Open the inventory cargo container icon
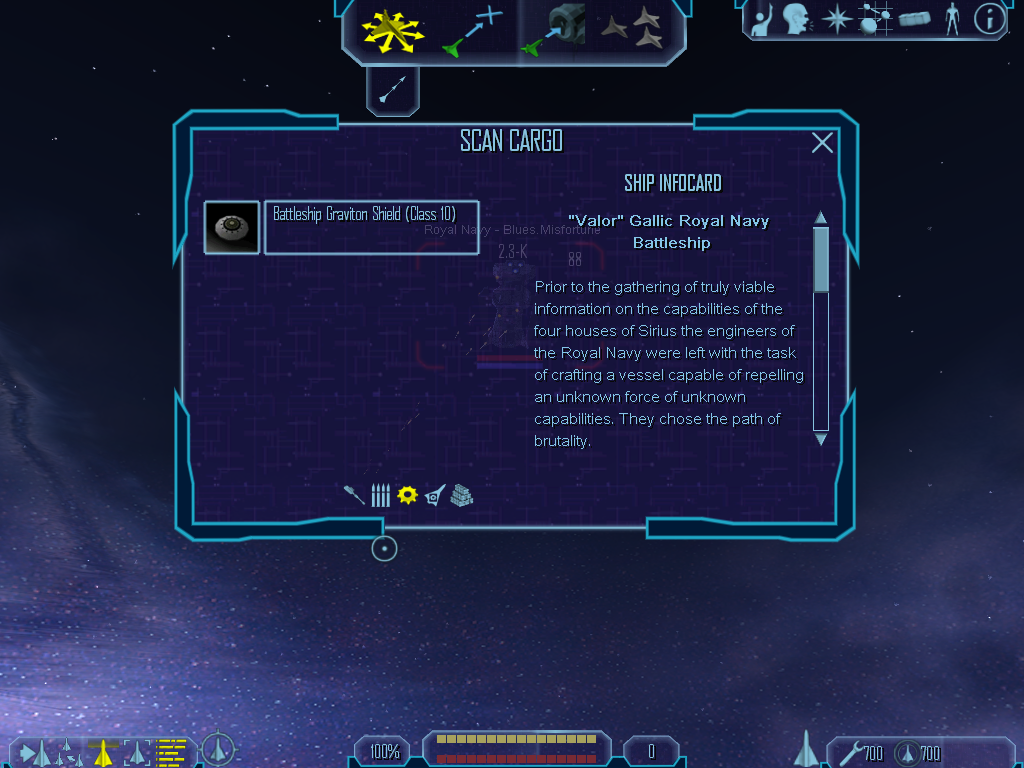 click(x=914, y=19)
